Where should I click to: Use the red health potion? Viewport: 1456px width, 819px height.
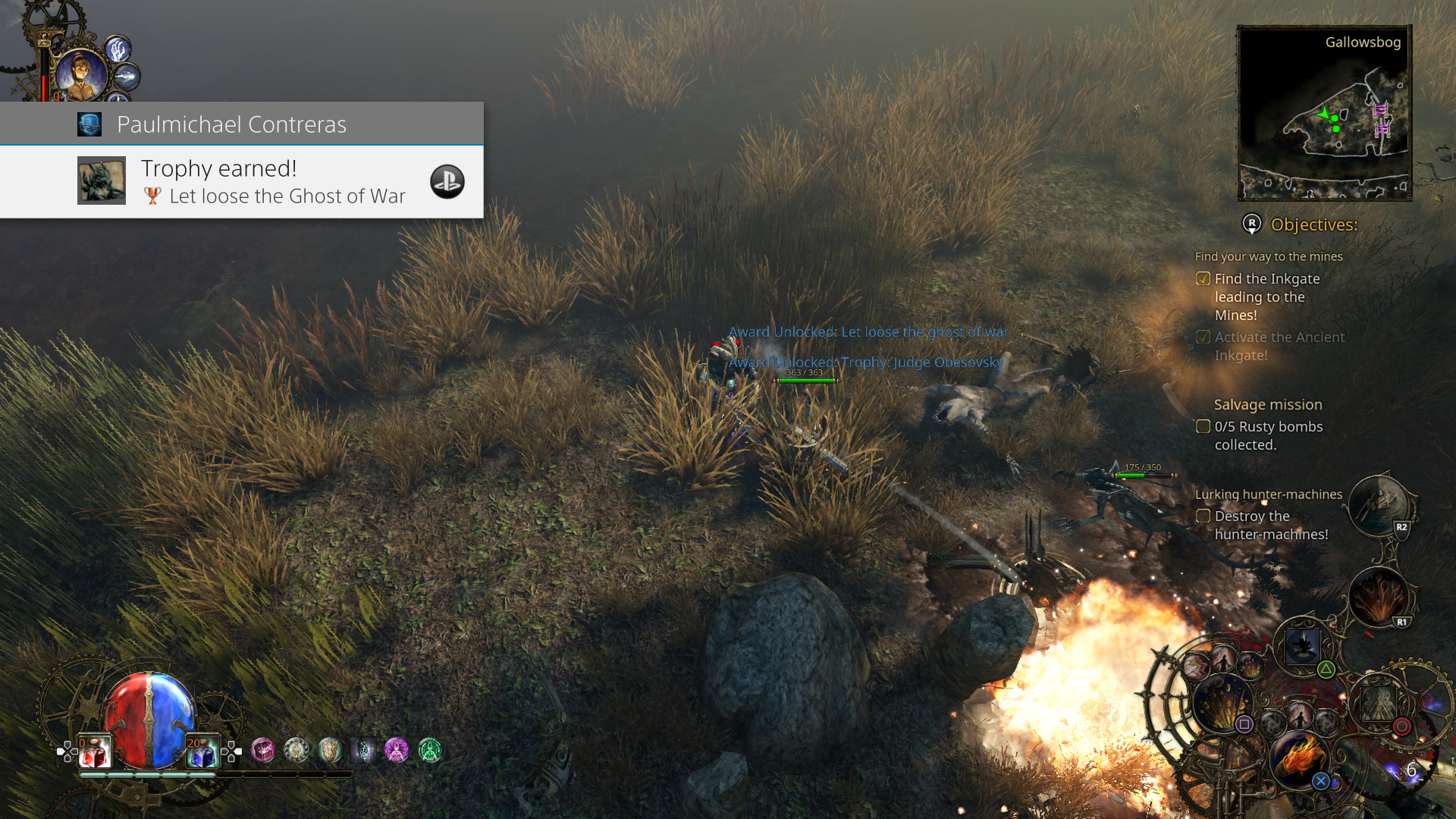[95, 751]
